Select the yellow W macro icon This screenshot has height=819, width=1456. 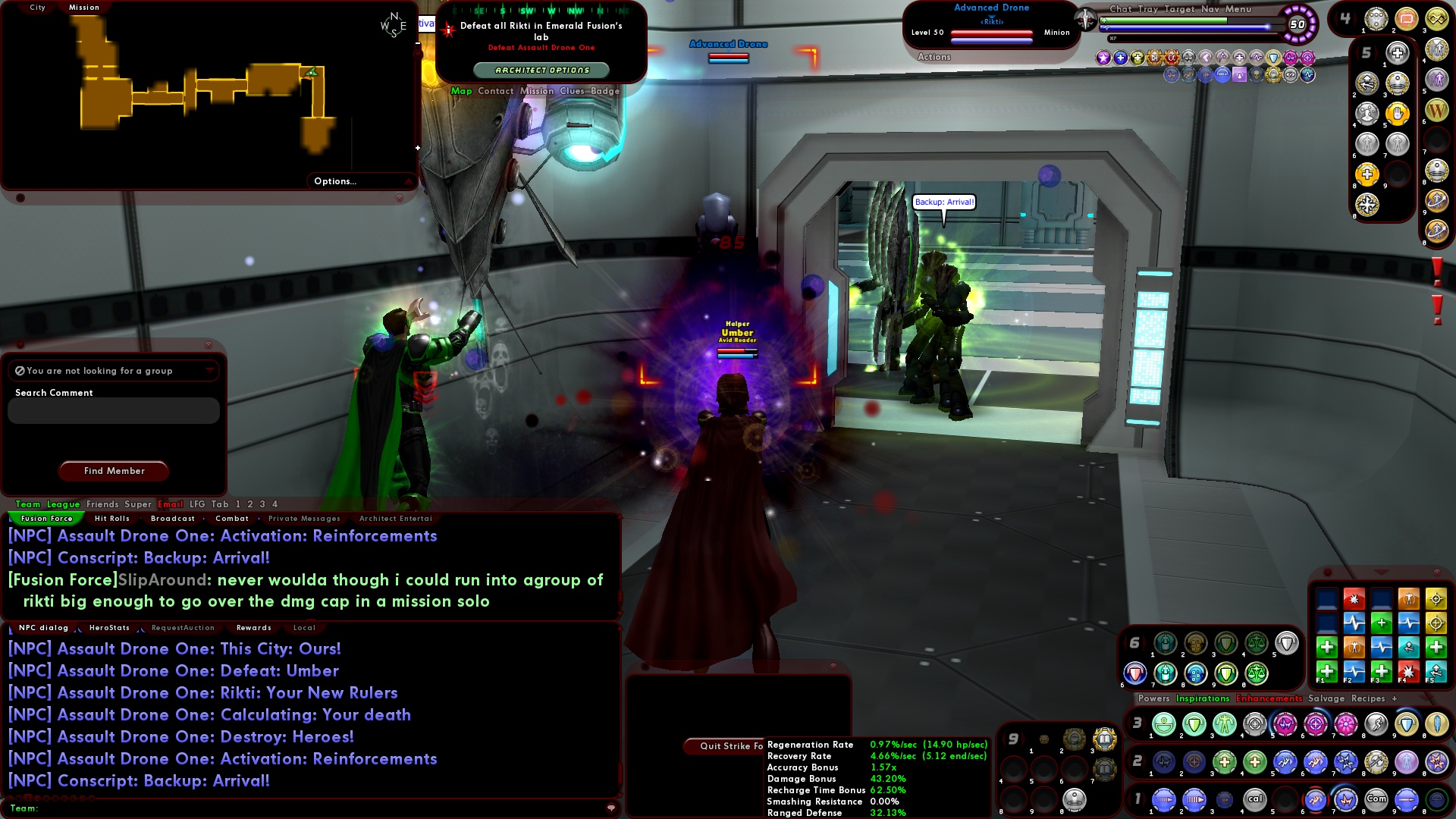pos(1436,110)
